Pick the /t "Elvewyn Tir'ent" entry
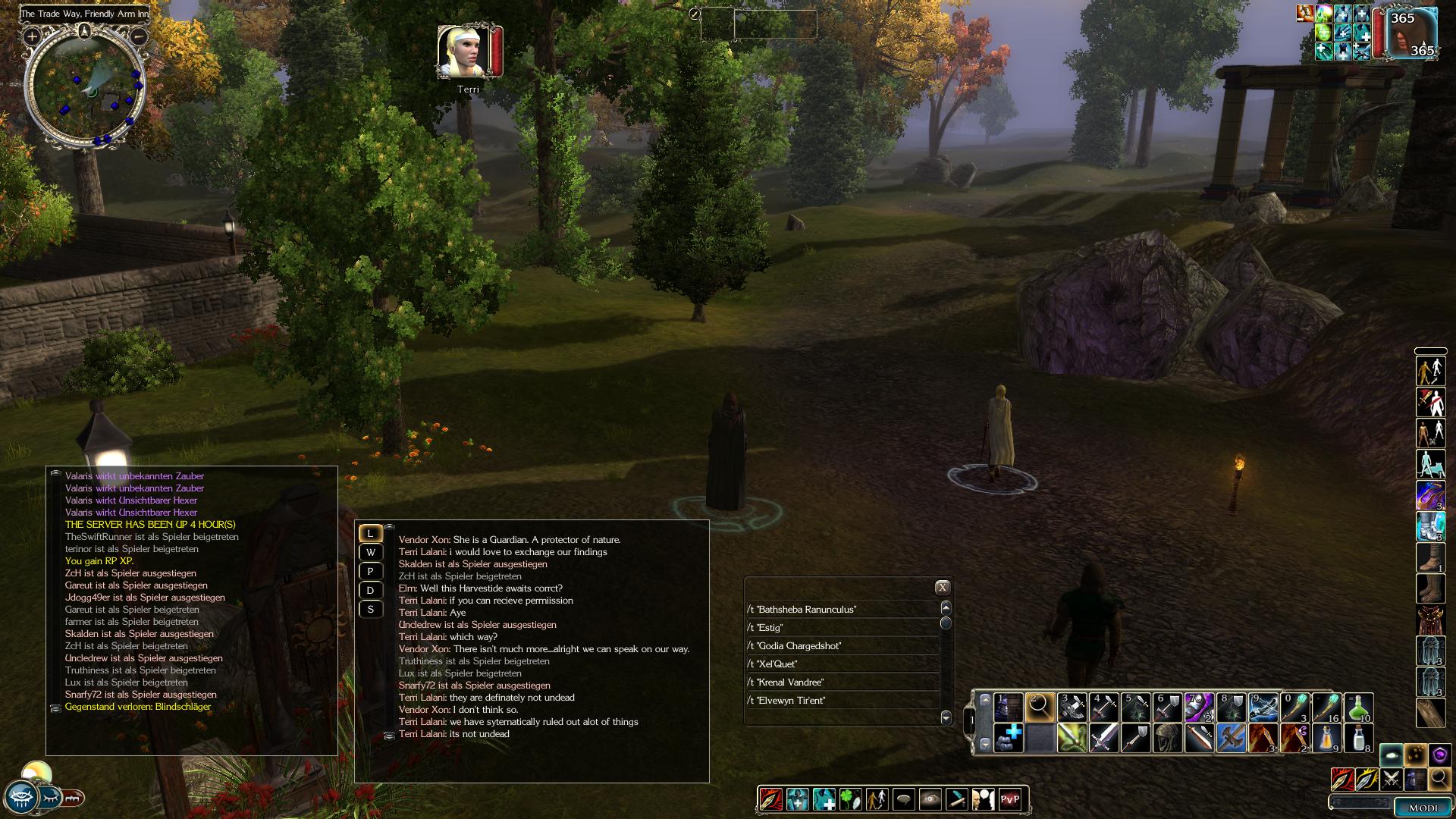Image resolution: width=1456 pixels, height=819 pixels. point(842,701)
